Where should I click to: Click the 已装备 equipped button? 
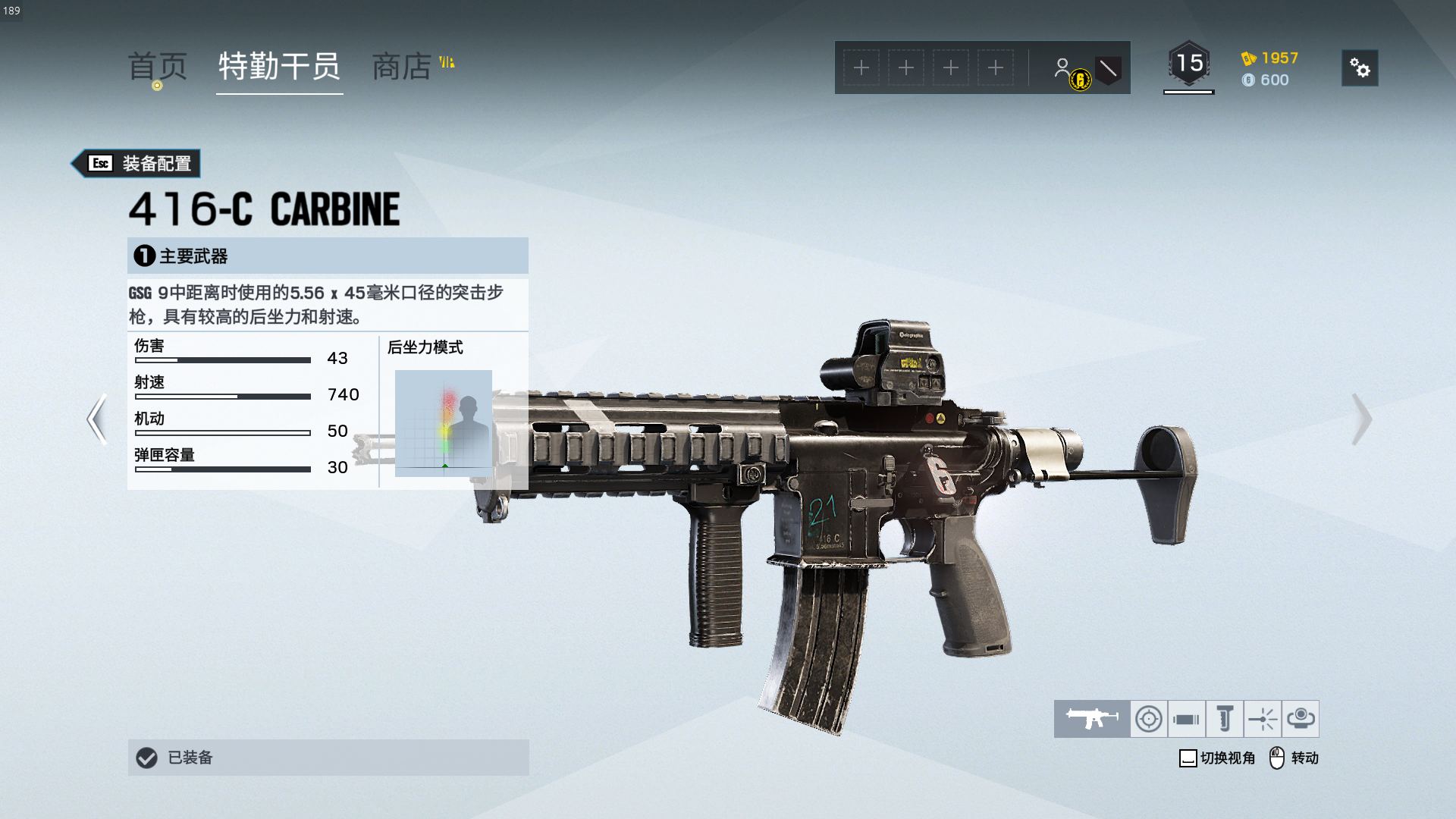(328, 758)
